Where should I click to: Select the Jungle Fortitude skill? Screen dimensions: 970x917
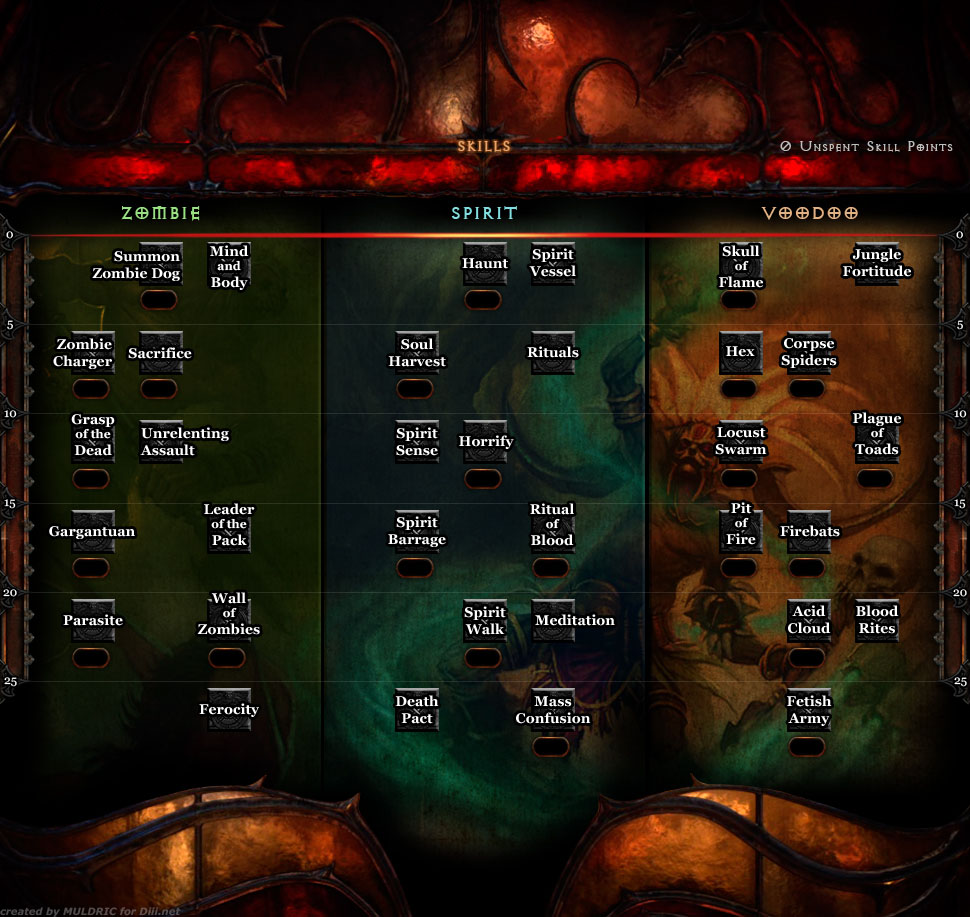point(877,264)
